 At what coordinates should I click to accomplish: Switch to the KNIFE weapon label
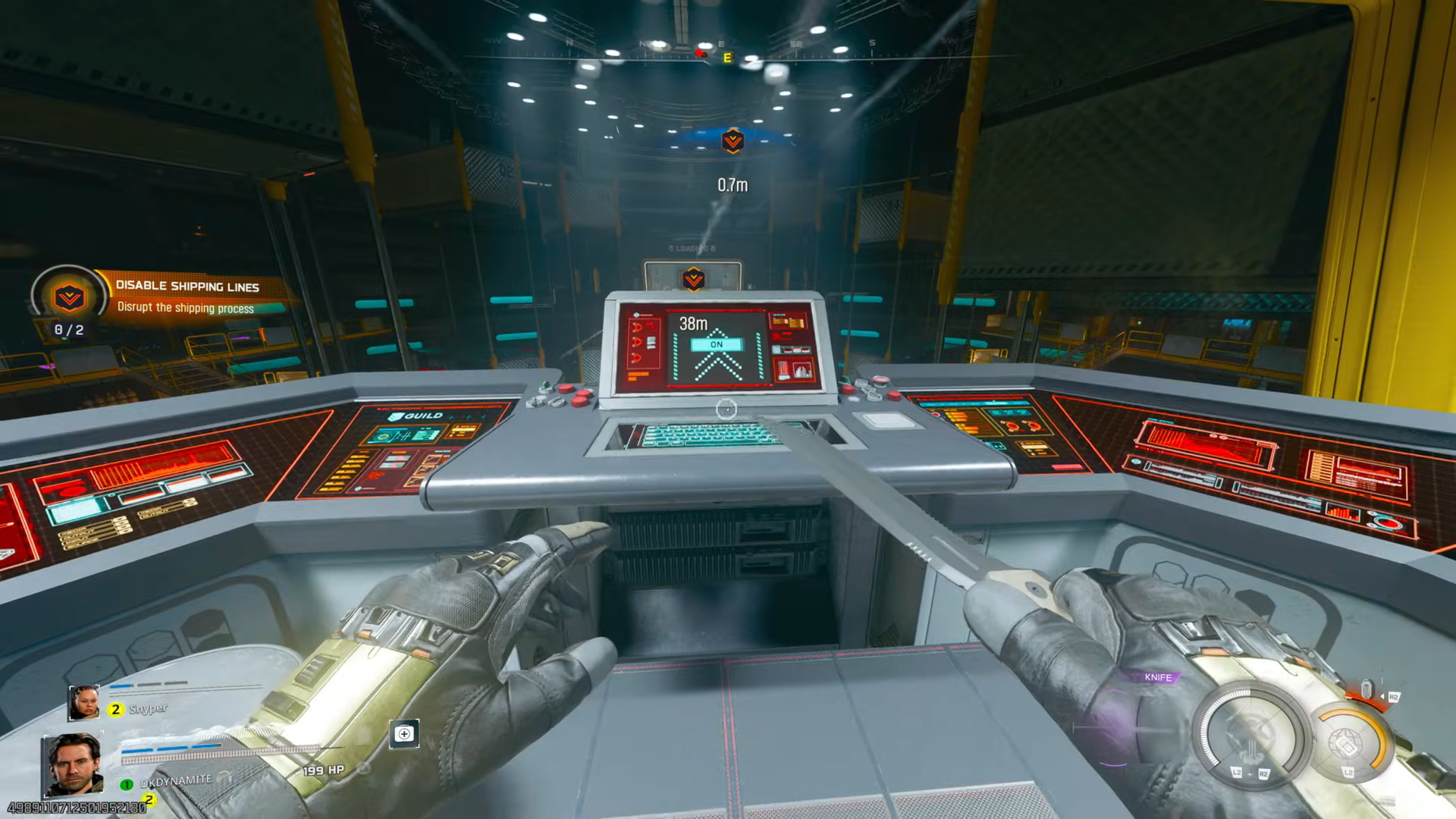click(x=1158, y=677)
